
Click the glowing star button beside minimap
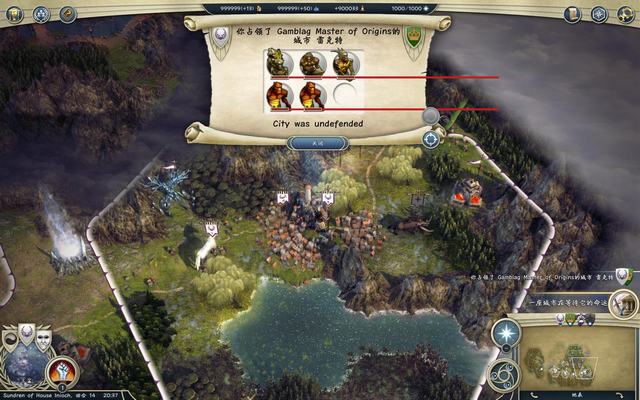[506, 335]
